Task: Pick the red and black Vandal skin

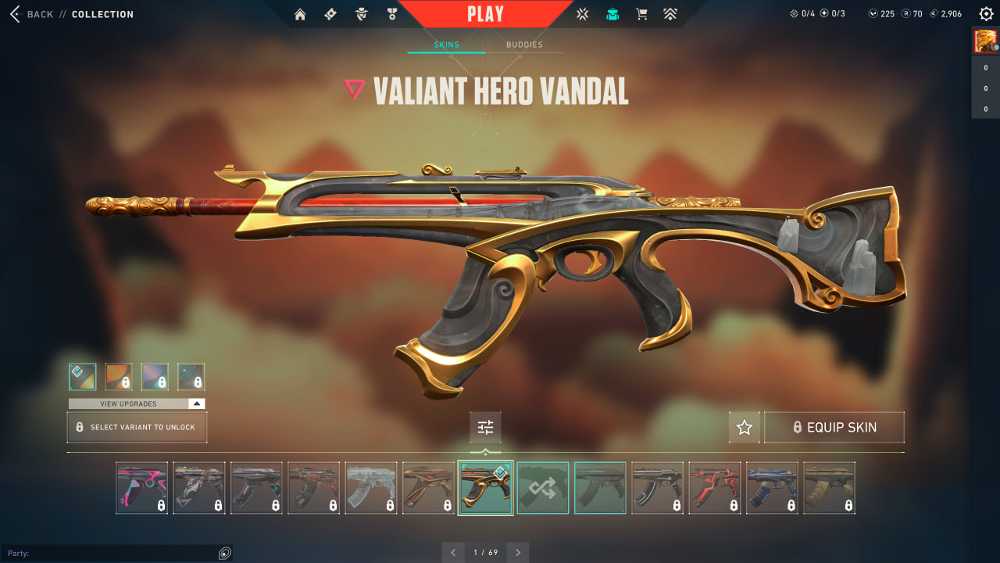Action: (715, 487)
